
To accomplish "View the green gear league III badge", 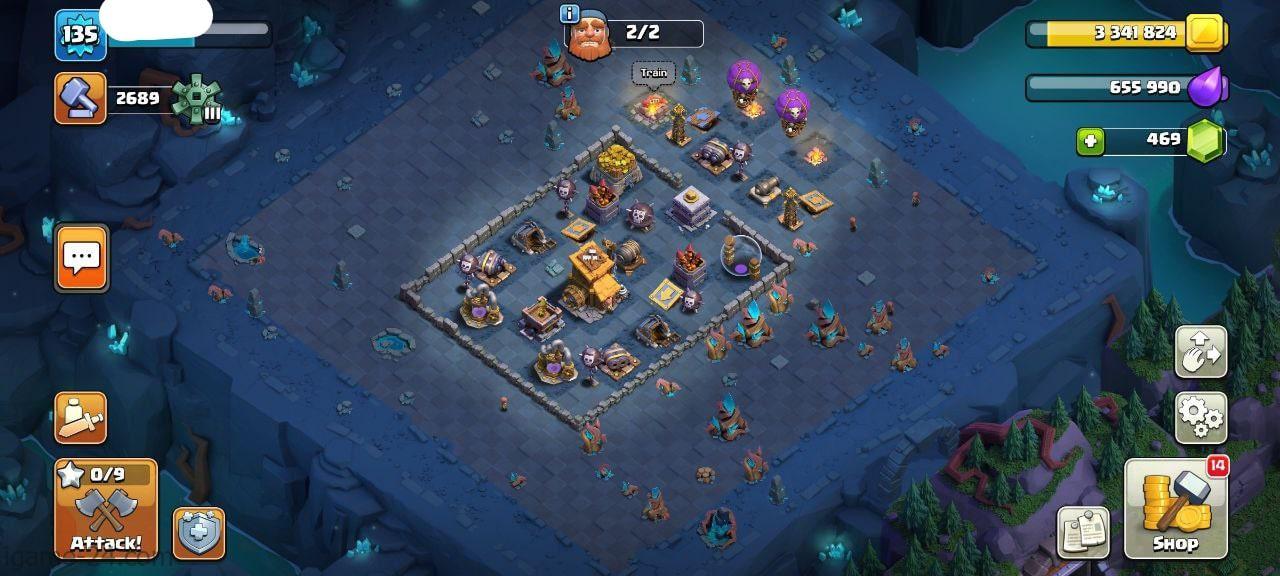I will click(x=195, y=99).
